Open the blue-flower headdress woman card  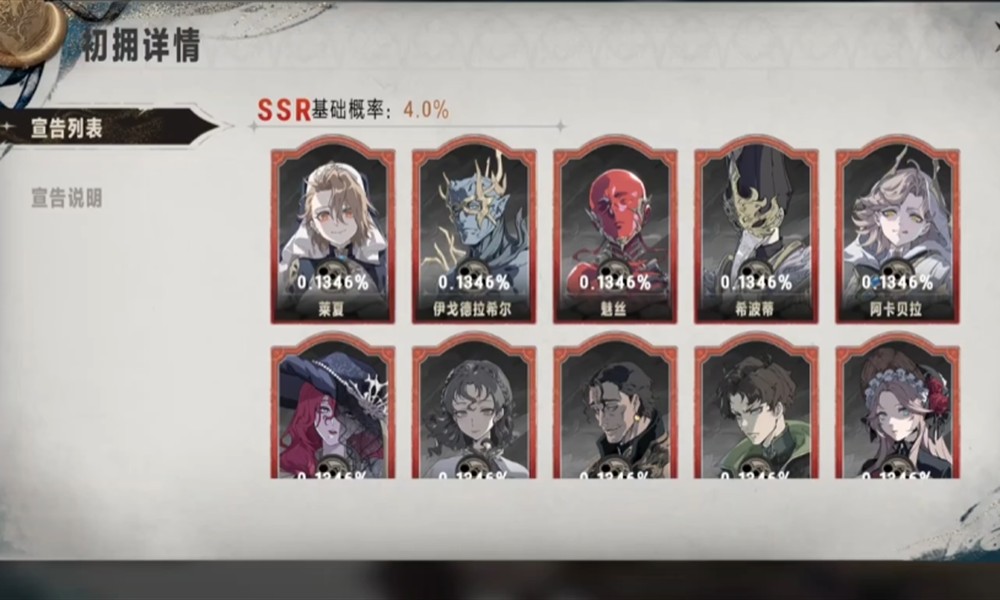(x=897, y=408)
